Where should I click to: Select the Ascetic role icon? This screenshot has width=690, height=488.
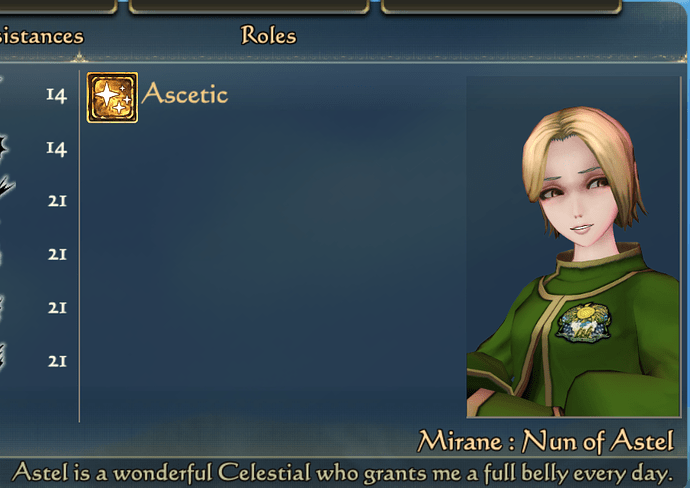[112, 97]
